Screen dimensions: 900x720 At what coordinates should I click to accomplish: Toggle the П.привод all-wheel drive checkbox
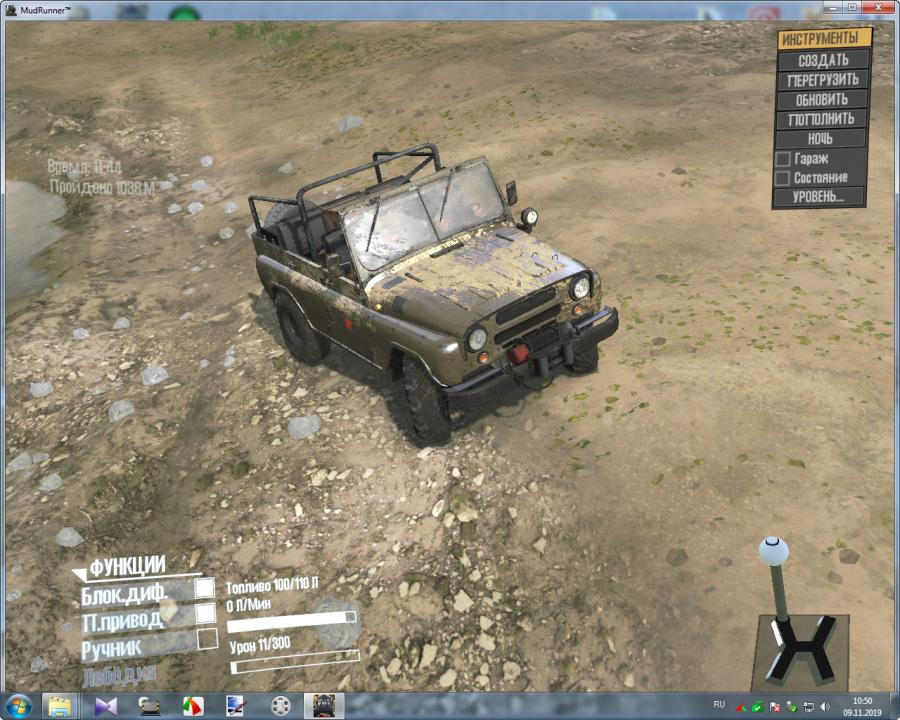coord(206,613)
